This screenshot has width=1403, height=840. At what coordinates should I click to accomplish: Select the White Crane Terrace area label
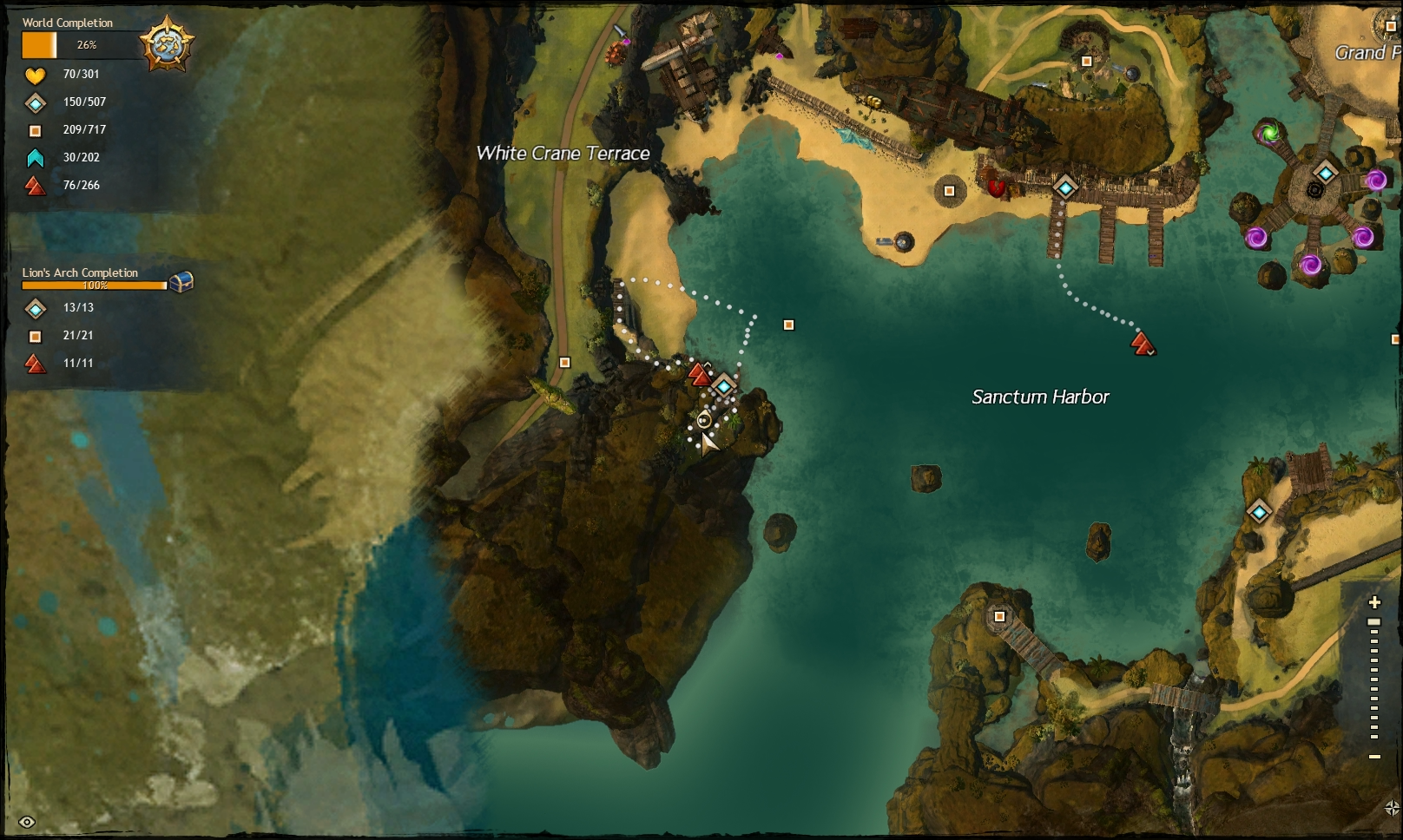coord(563,154)
